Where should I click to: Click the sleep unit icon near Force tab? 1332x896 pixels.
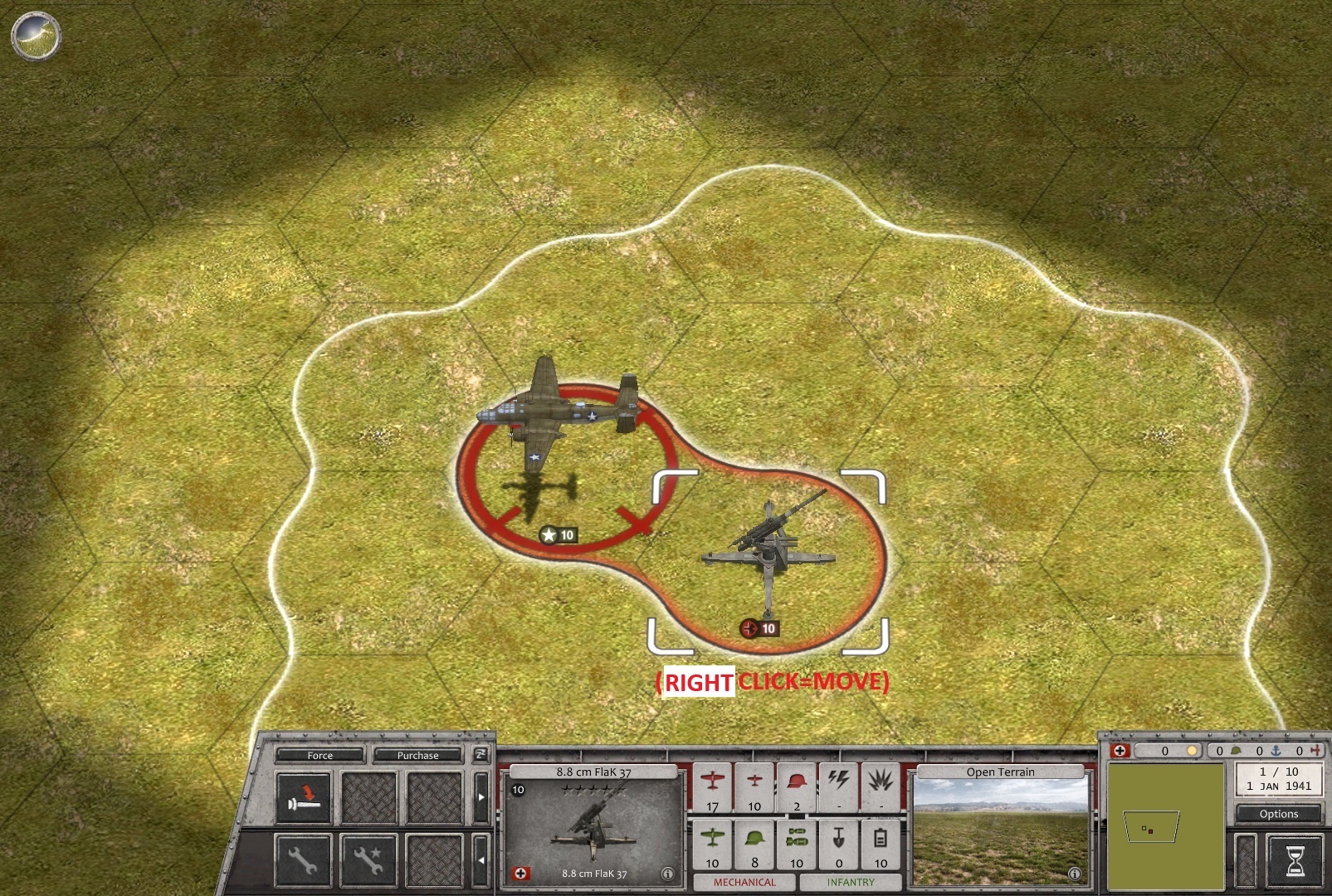coord(304,799)
